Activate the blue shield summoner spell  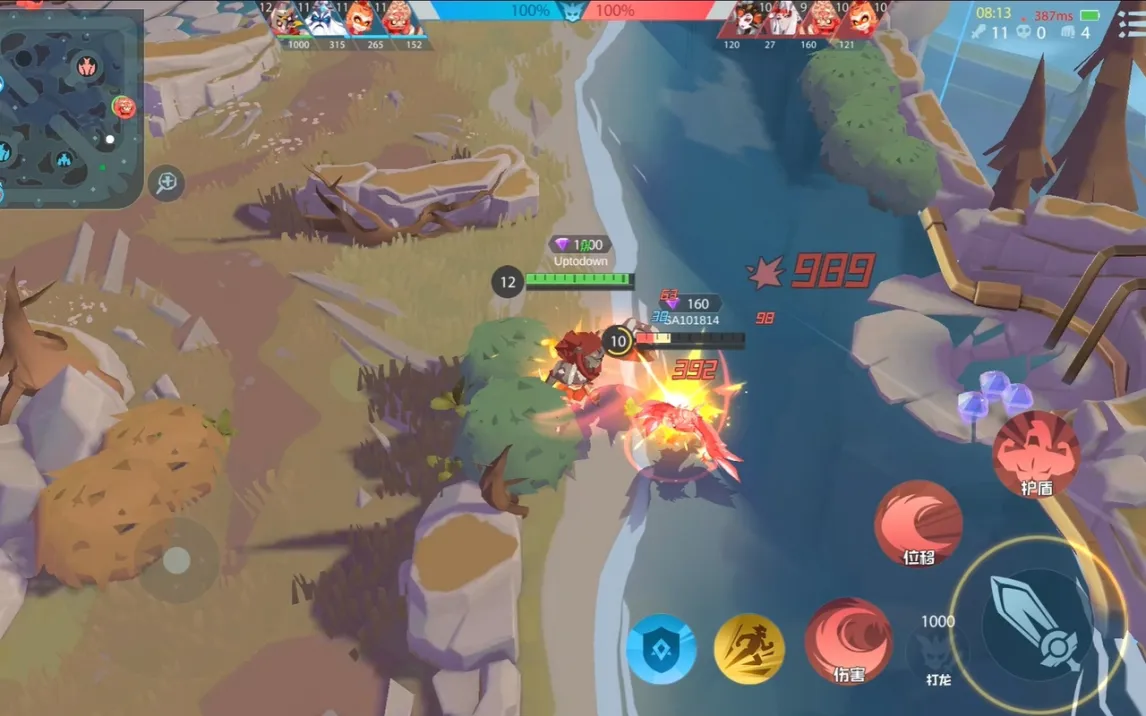point(661,649)
